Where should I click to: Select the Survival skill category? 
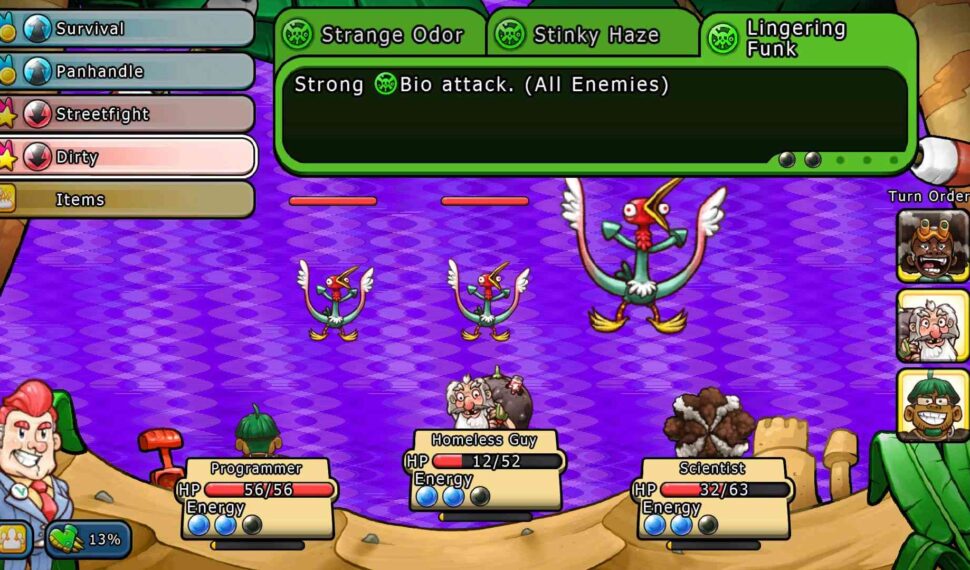(x=128, y=29)
